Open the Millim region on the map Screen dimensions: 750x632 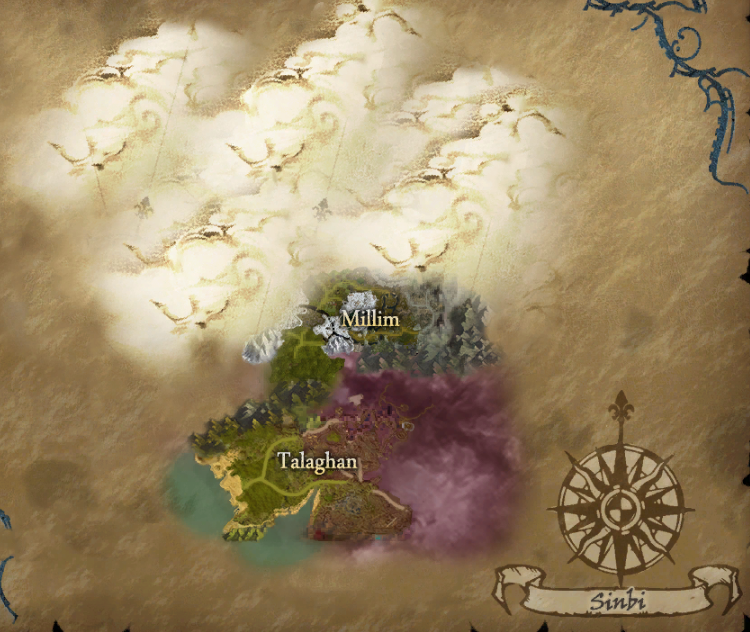click(369, 319)
